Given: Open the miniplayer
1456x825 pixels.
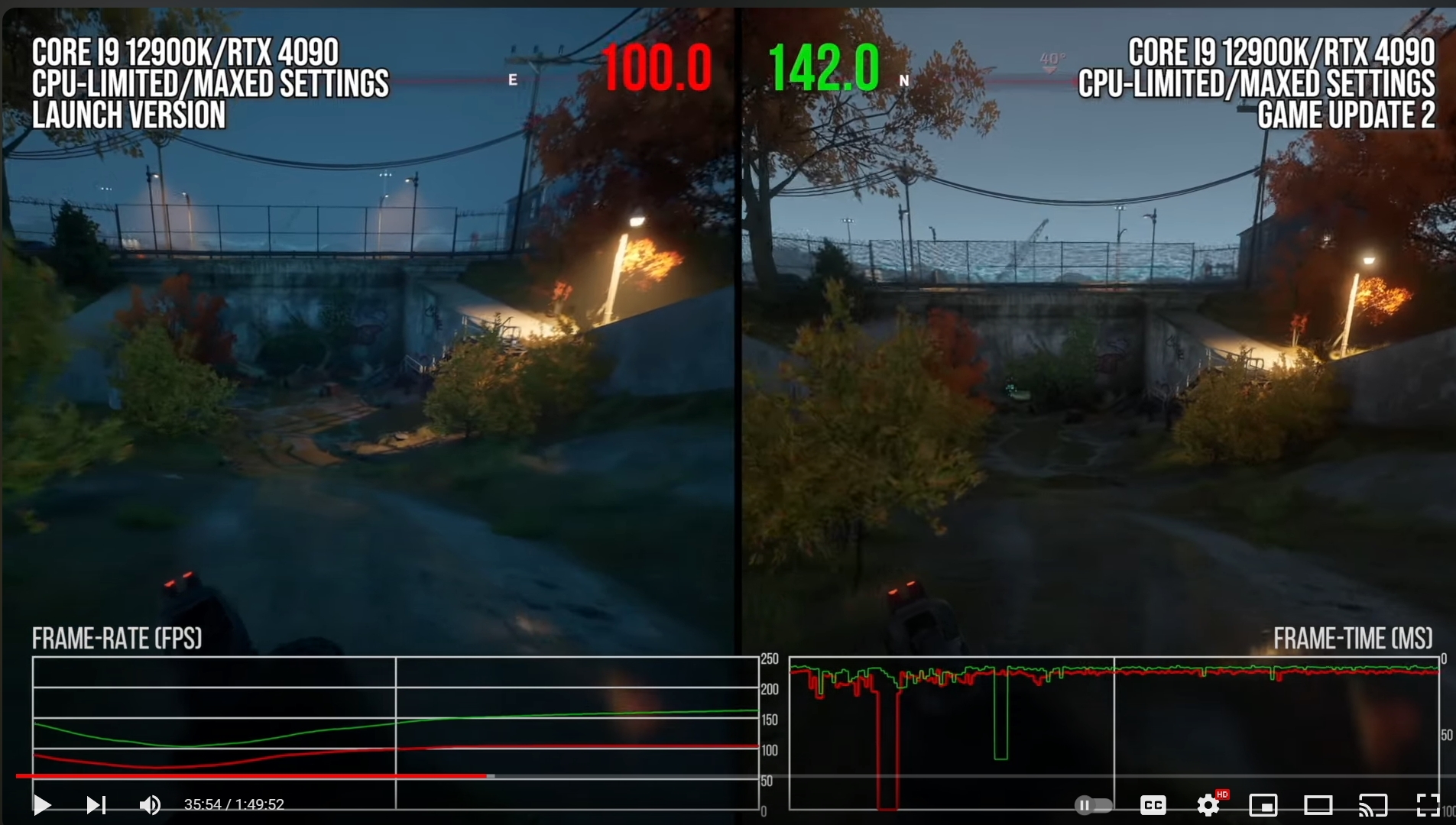Looking at the screenshot, I should [1263, 804].
